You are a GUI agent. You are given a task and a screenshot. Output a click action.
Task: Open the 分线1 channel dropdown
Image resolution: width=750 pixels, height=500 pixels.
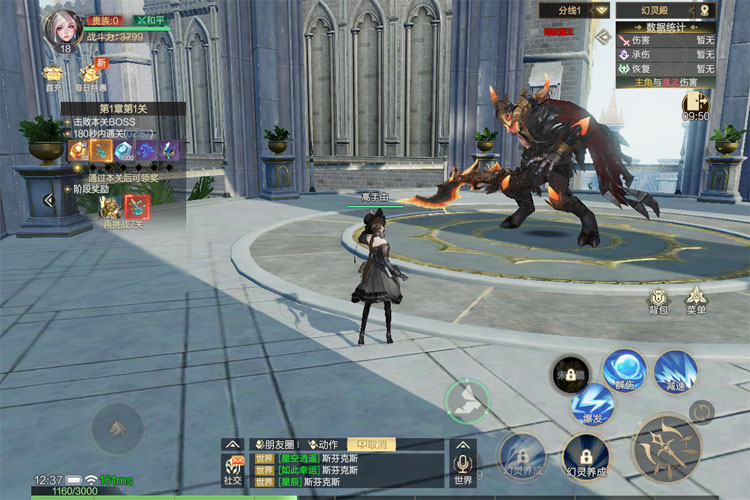click(x=574, y=10)
